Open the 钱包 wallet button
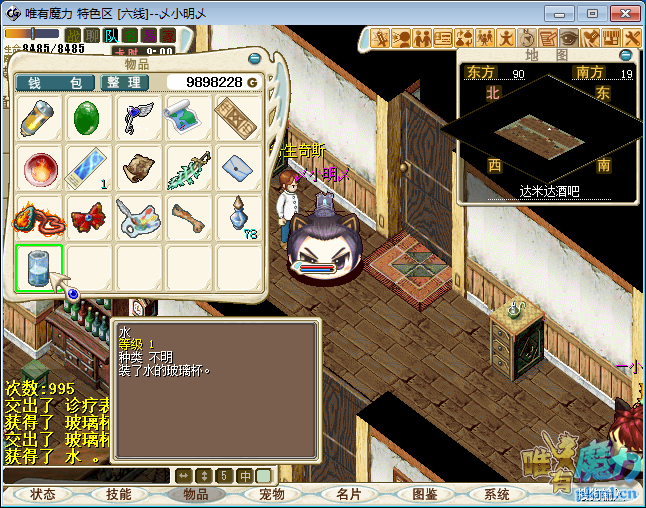 [x=55, y=82]
